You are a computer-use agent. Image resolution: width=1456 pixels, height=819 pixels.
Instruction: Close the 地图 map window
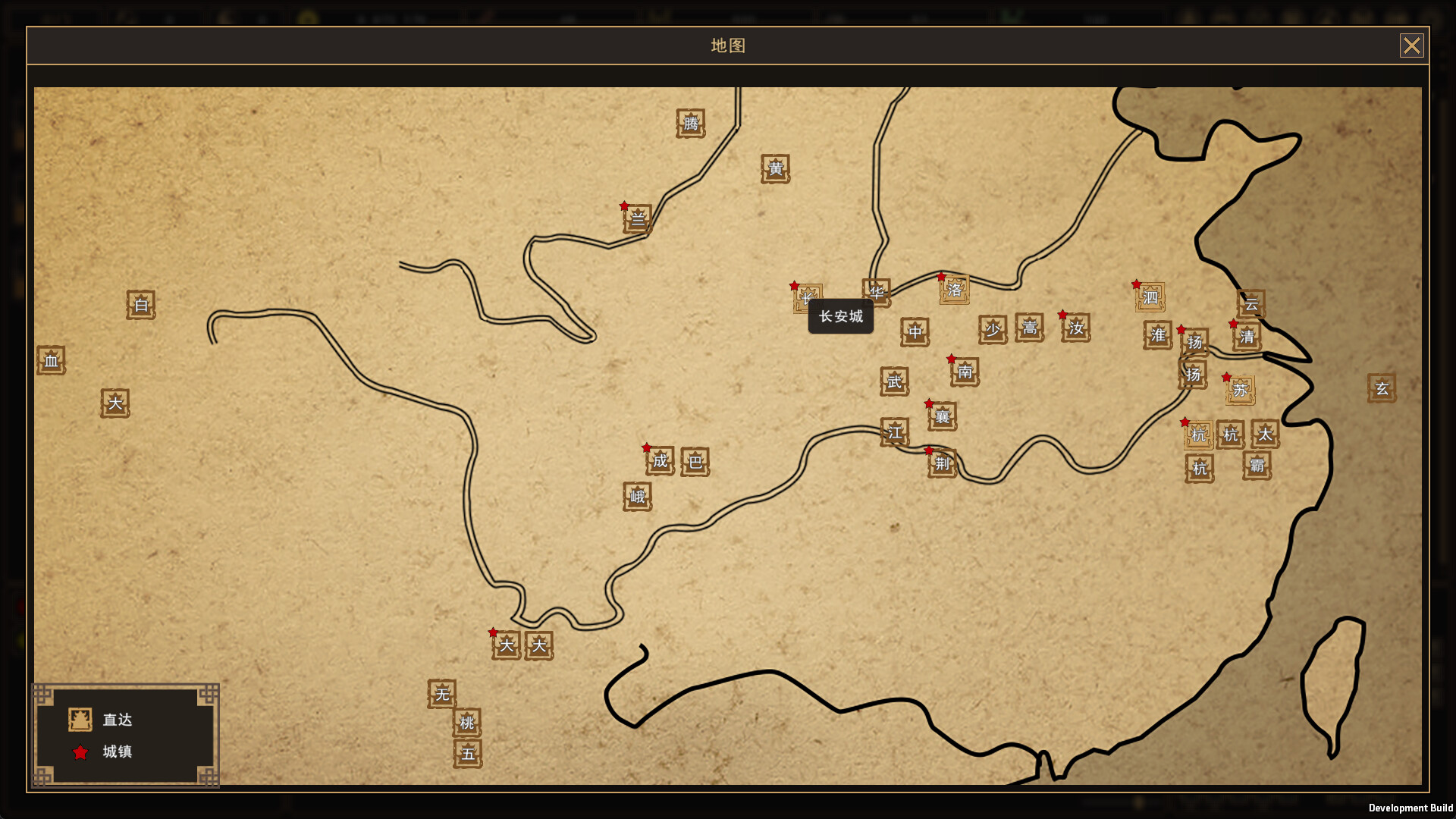[1412, 45]
